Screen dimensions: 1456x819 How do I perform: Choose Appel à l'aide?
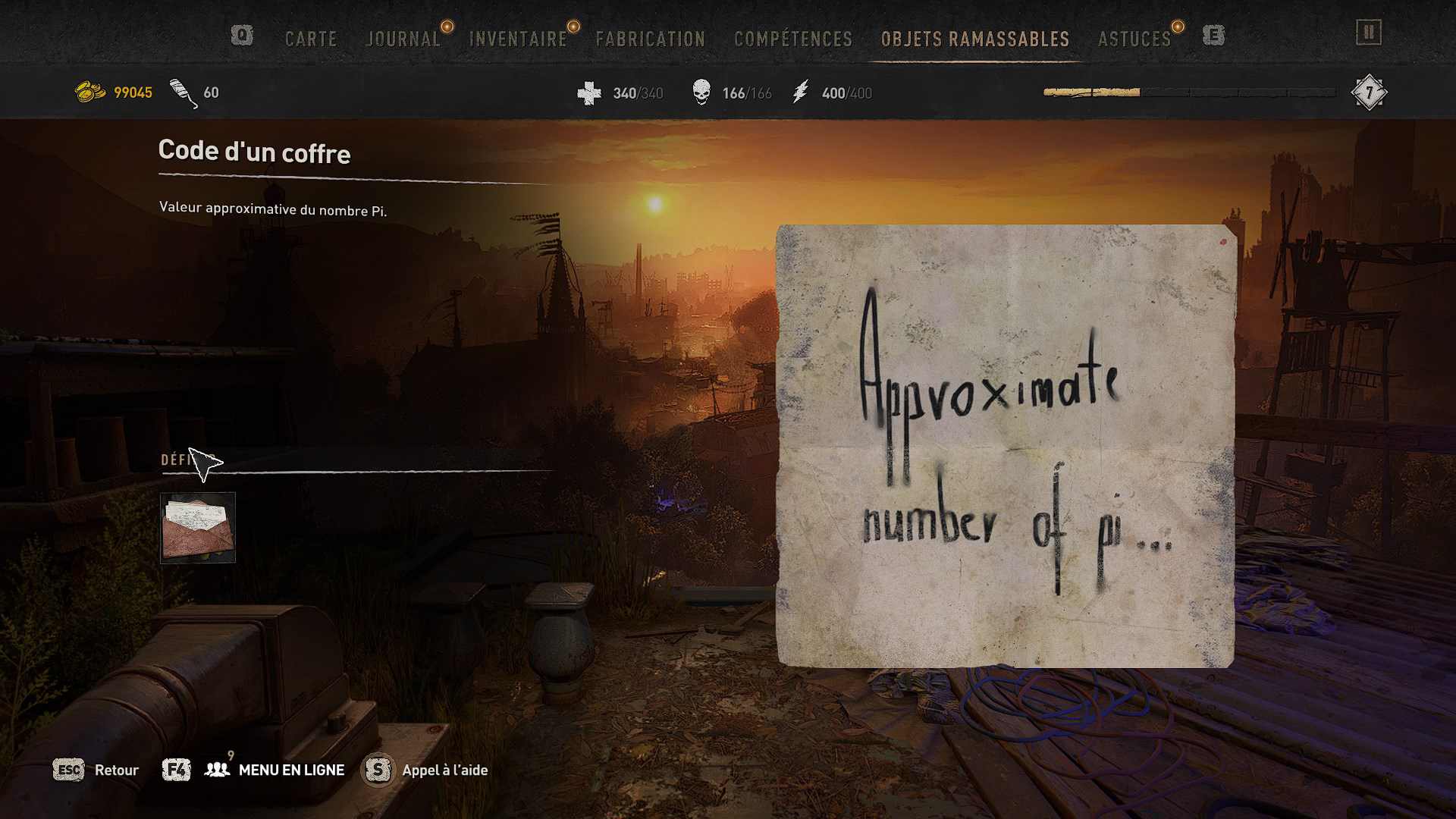(x=444, y=770)
